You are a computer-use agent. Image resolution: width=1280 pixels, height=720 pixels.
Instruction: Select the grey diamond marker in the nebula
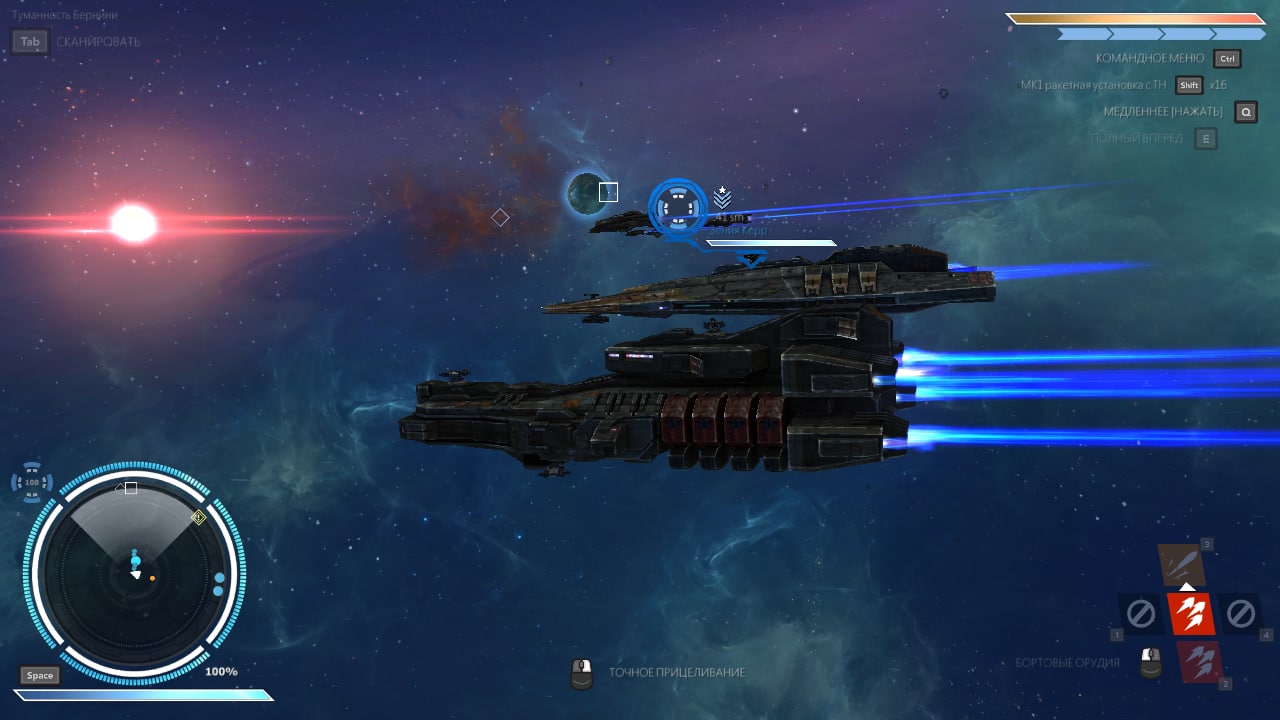[500, 217]
